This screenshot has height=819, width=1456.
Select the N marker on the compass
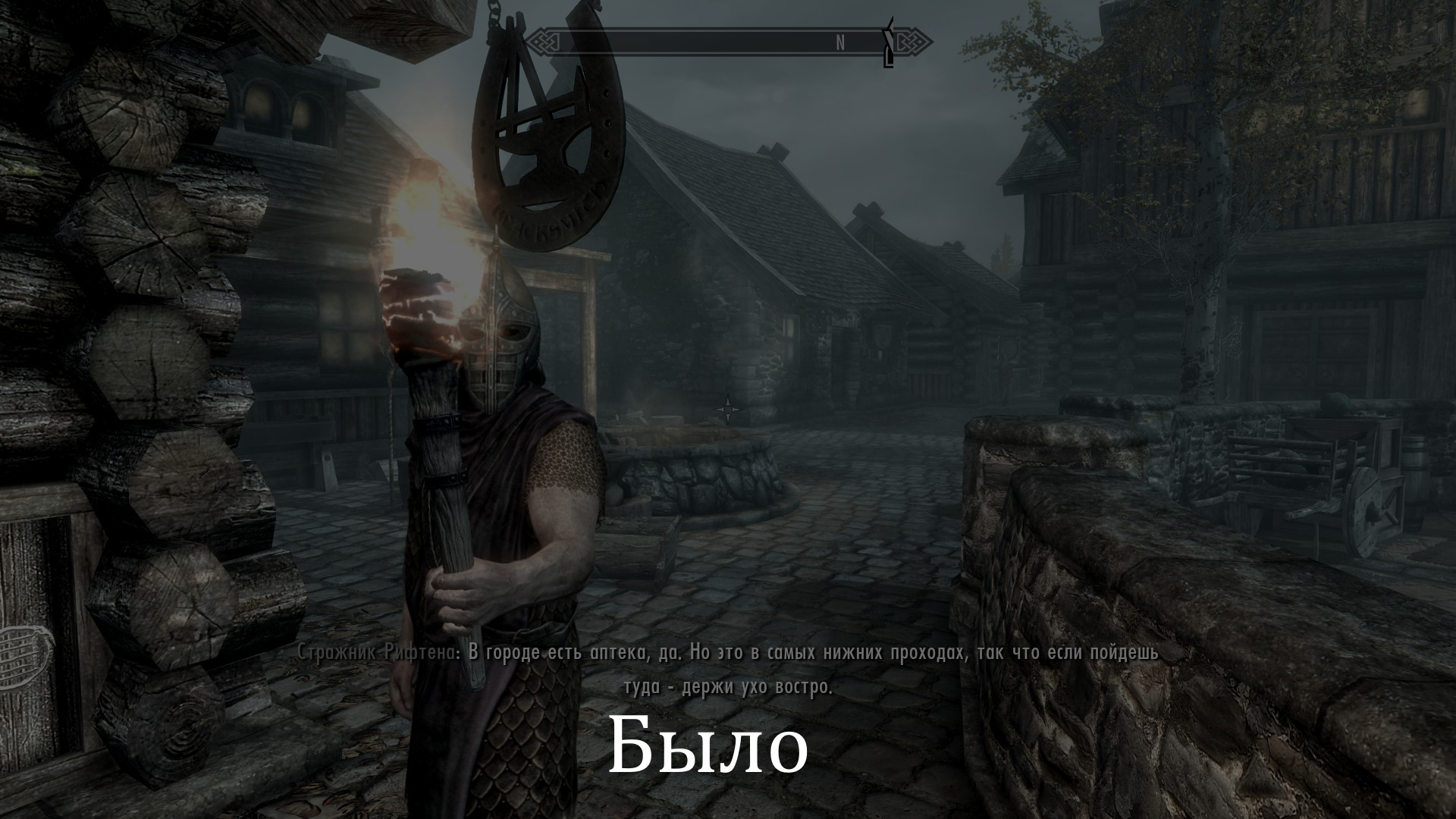839,40
